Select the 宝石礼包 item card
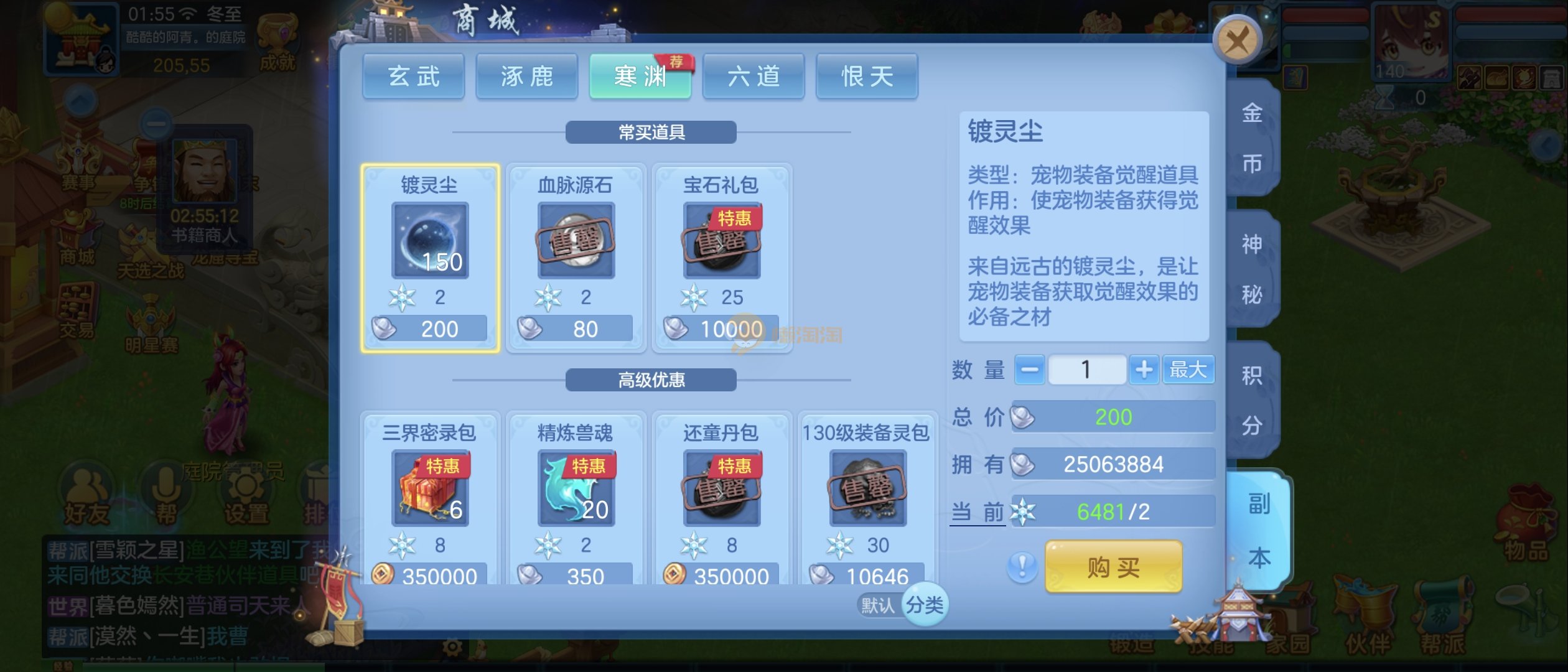Screen dimensions: 1568x672 (722, 258)
